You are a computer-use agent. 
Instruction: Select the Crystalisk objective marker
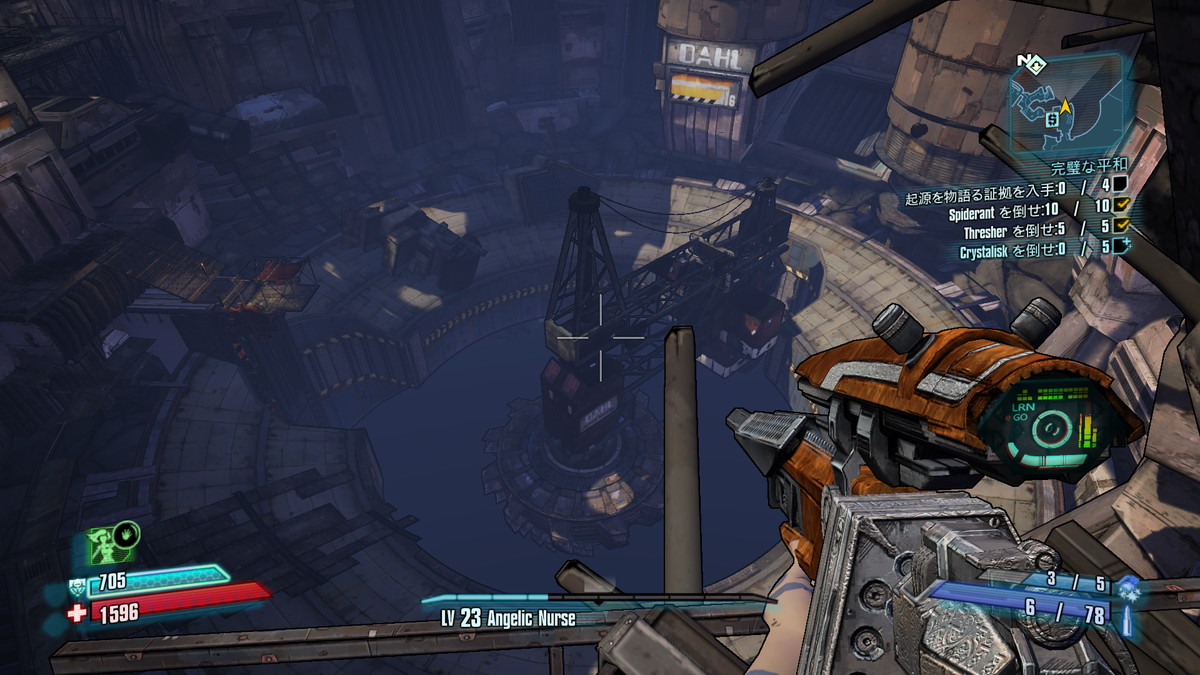pos(1121,247)
